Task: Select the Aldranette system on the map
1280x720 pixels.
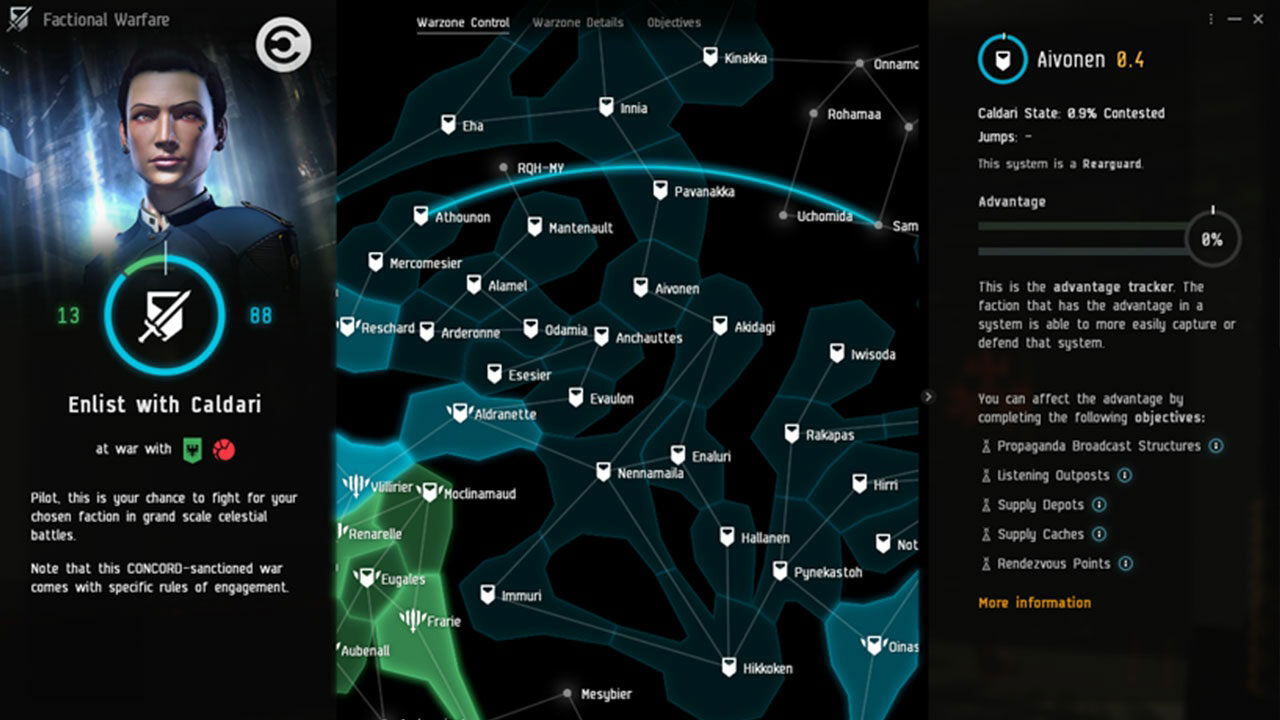Action: [x=460, y=412]
